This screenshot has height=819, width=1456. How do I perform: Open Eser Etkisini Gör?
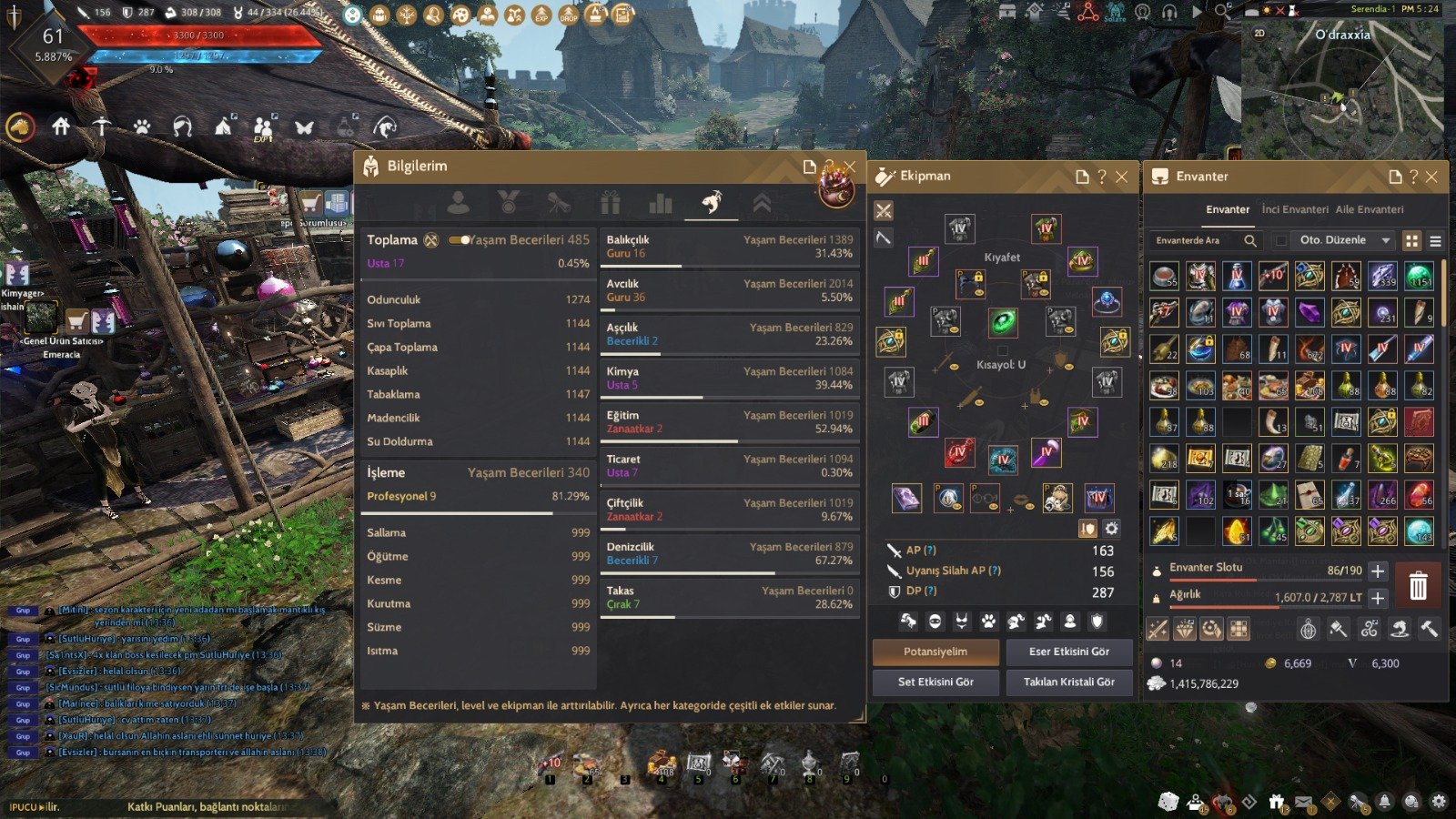point(1068,652)
